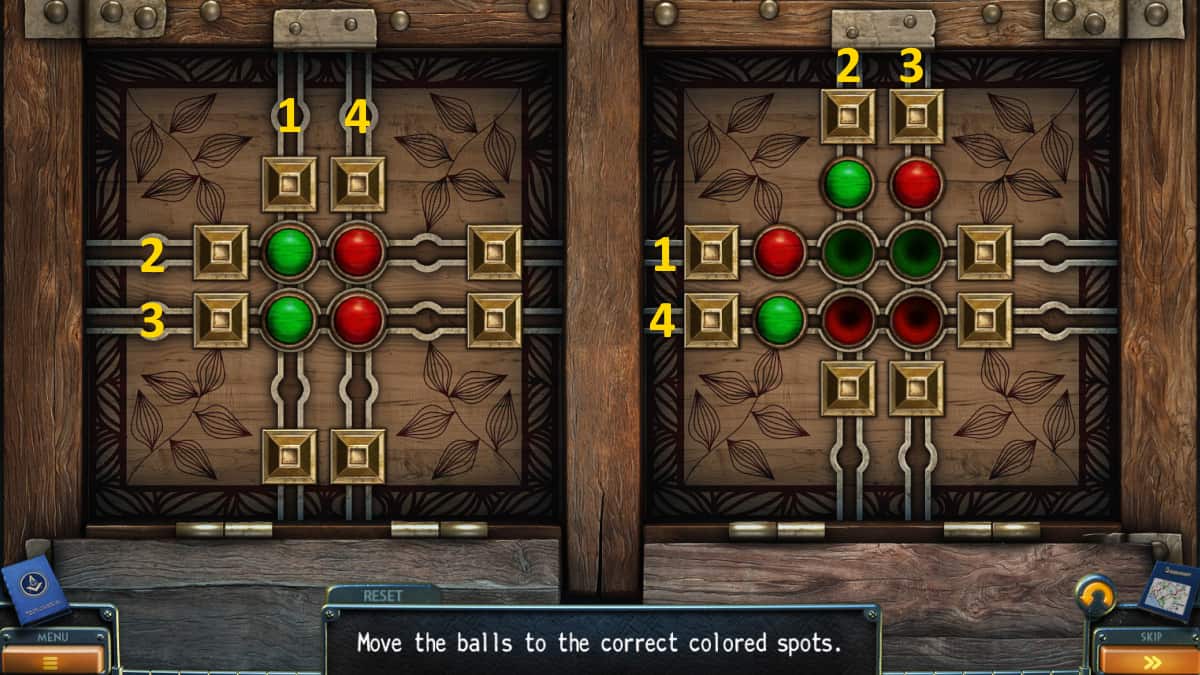Viewport: 1200px width, 675px height.
Task: Push the gold button numbered 1 in left box
Action: pos(289,184)
